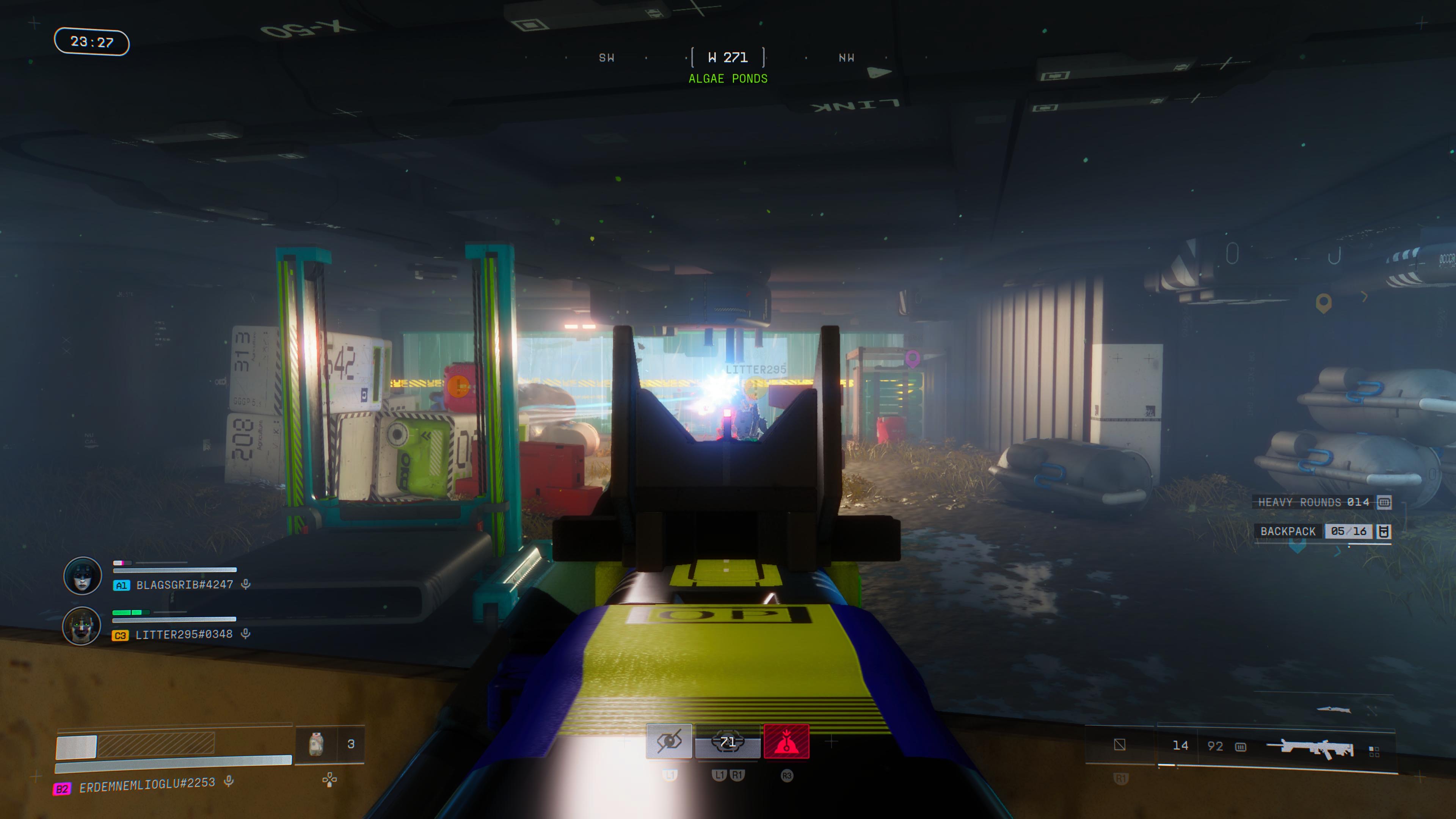Image resolution: width=1456 pixels, height=819 pixels.
Task: Click LITTER295#0348's squad portrait
Action: (82, 626)
